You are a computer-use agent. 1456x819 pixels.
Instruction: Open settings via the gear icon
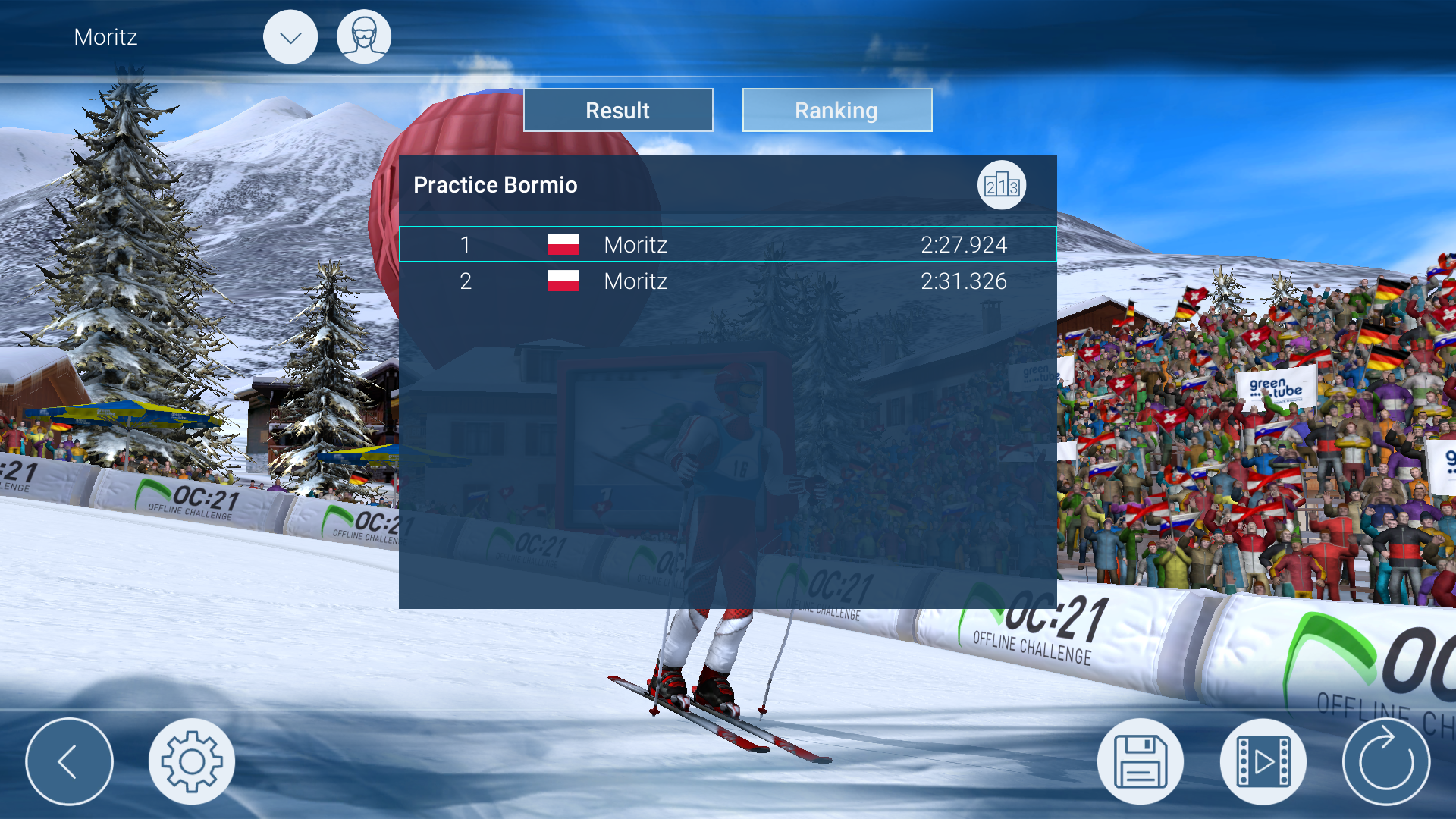(x=192, y=761)
